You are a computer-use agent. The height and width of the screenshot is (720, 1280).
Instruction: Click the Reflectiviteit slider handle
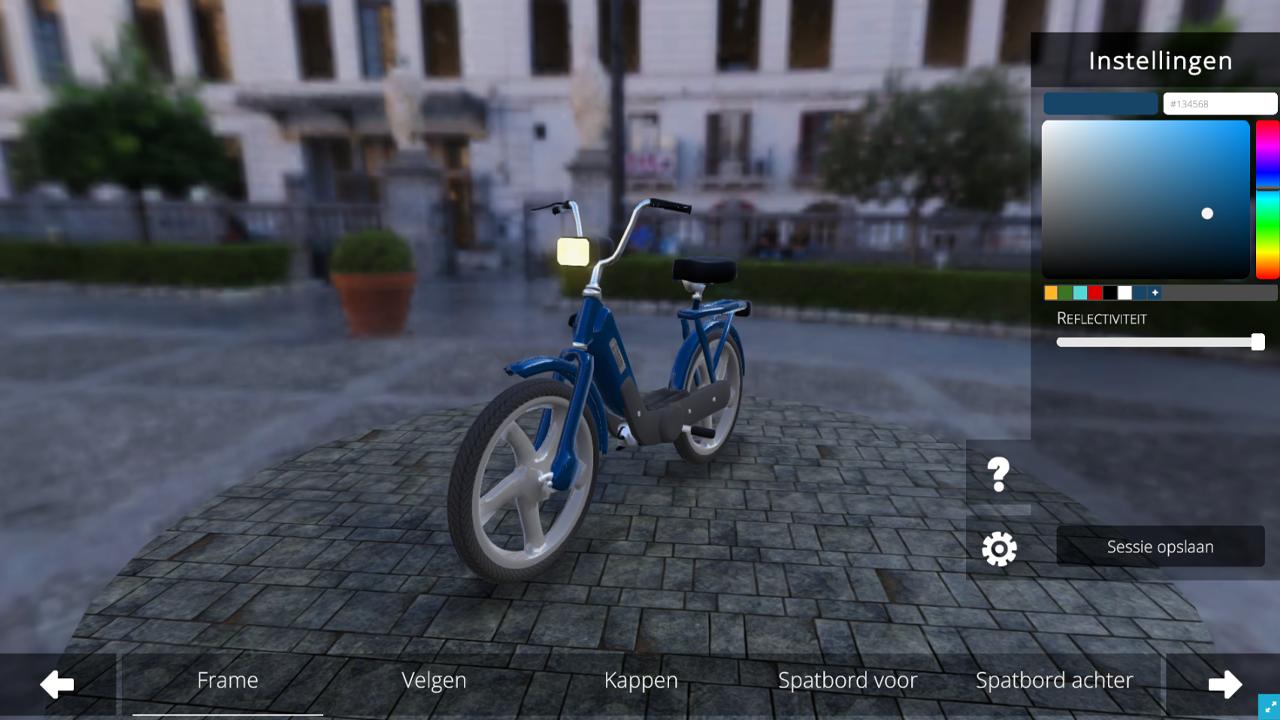(x=1258, y=342)
